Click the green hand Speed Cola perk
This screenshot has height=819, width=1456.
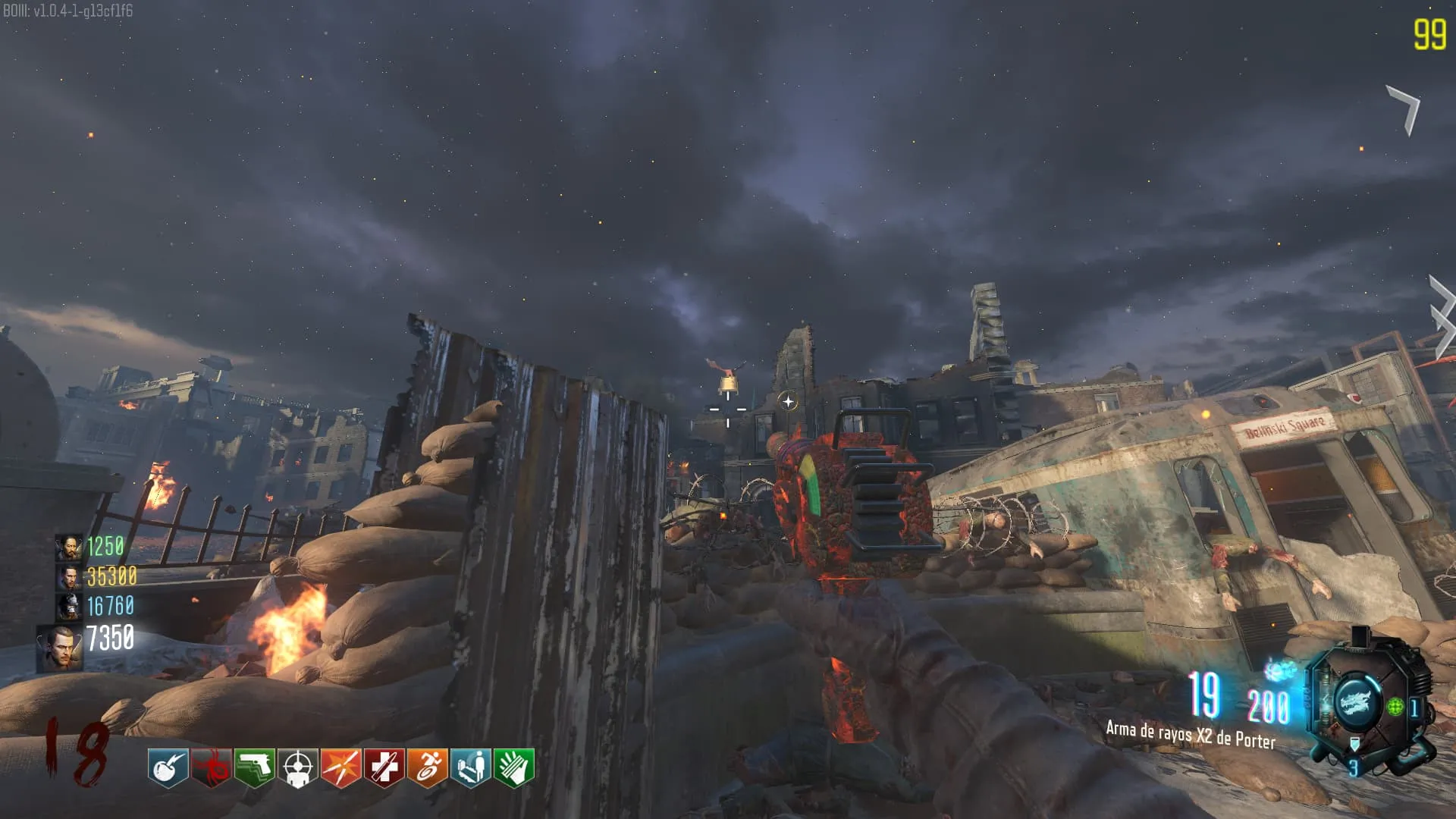[x=513, y=767]
